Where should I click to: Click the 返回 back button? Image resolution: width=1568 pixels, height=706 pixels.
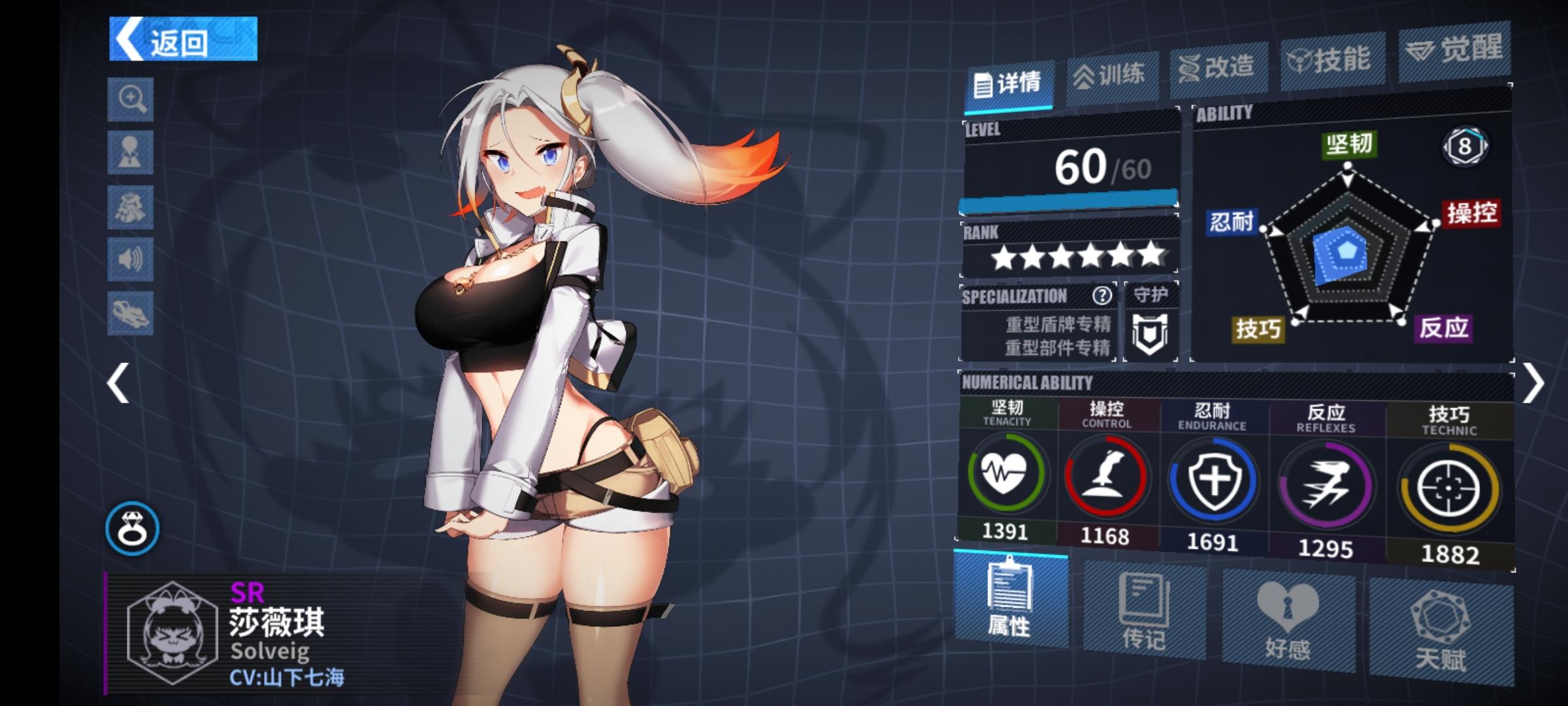(183, 39)
